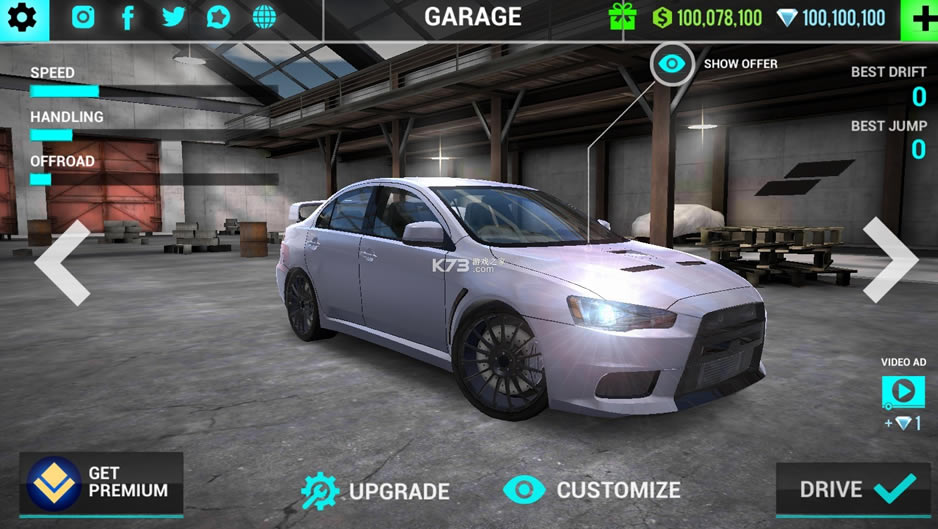
Task: Claim the green gift box
Action: [x=622, y=17]
